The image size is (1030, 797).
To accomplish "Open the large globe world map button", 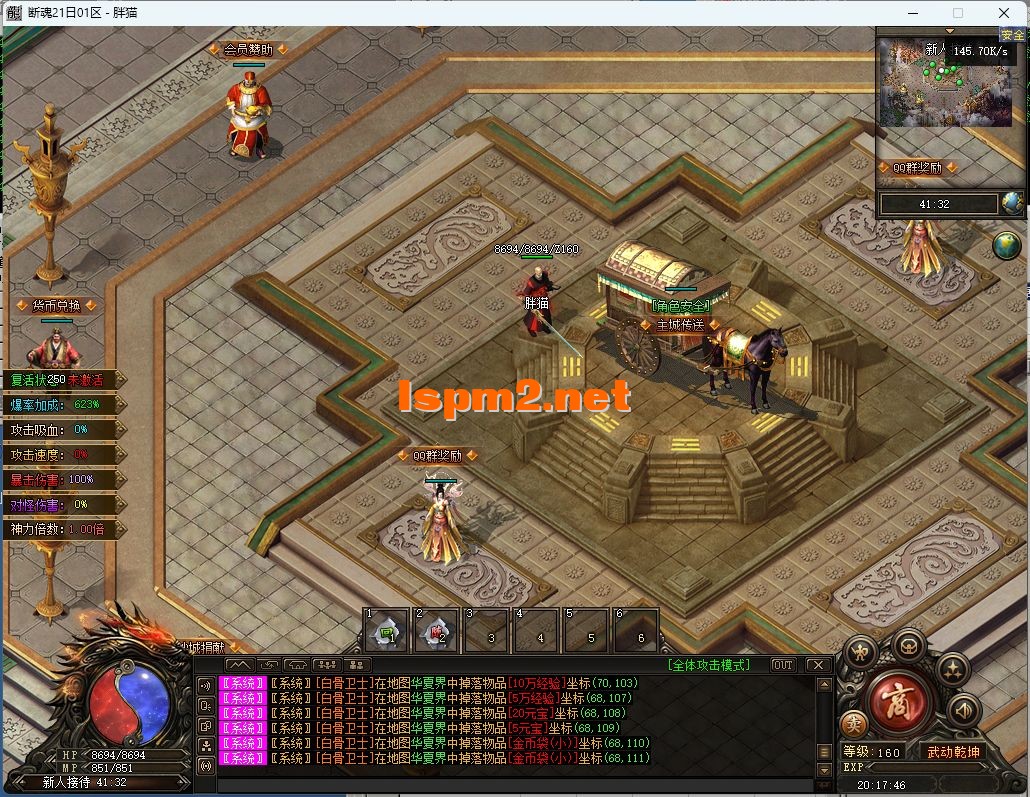I will [x=1007, y=245].
